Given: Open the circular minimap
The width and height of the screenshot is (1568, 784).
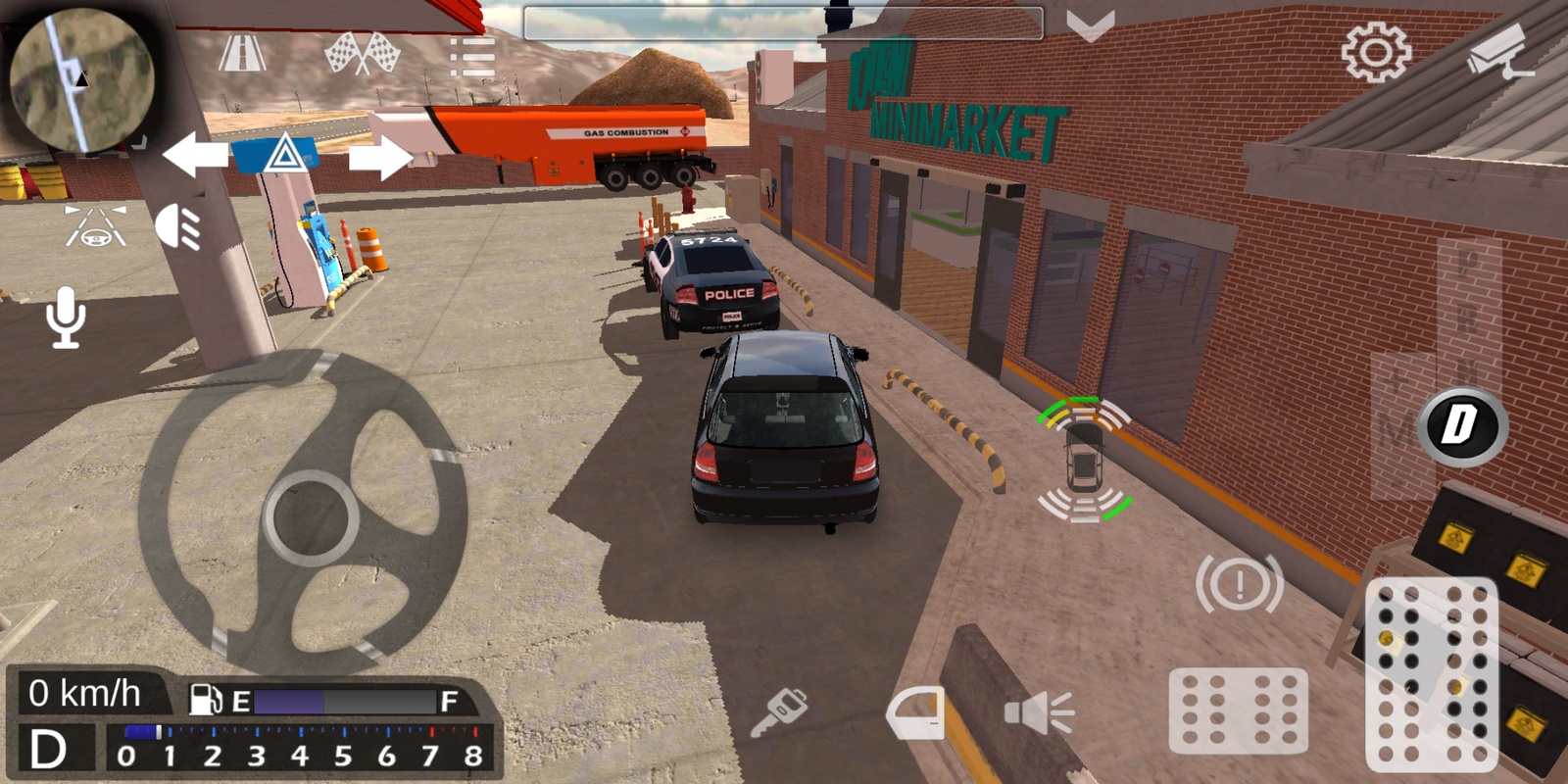Looking at the screenshot, I should tap(81, 78).
